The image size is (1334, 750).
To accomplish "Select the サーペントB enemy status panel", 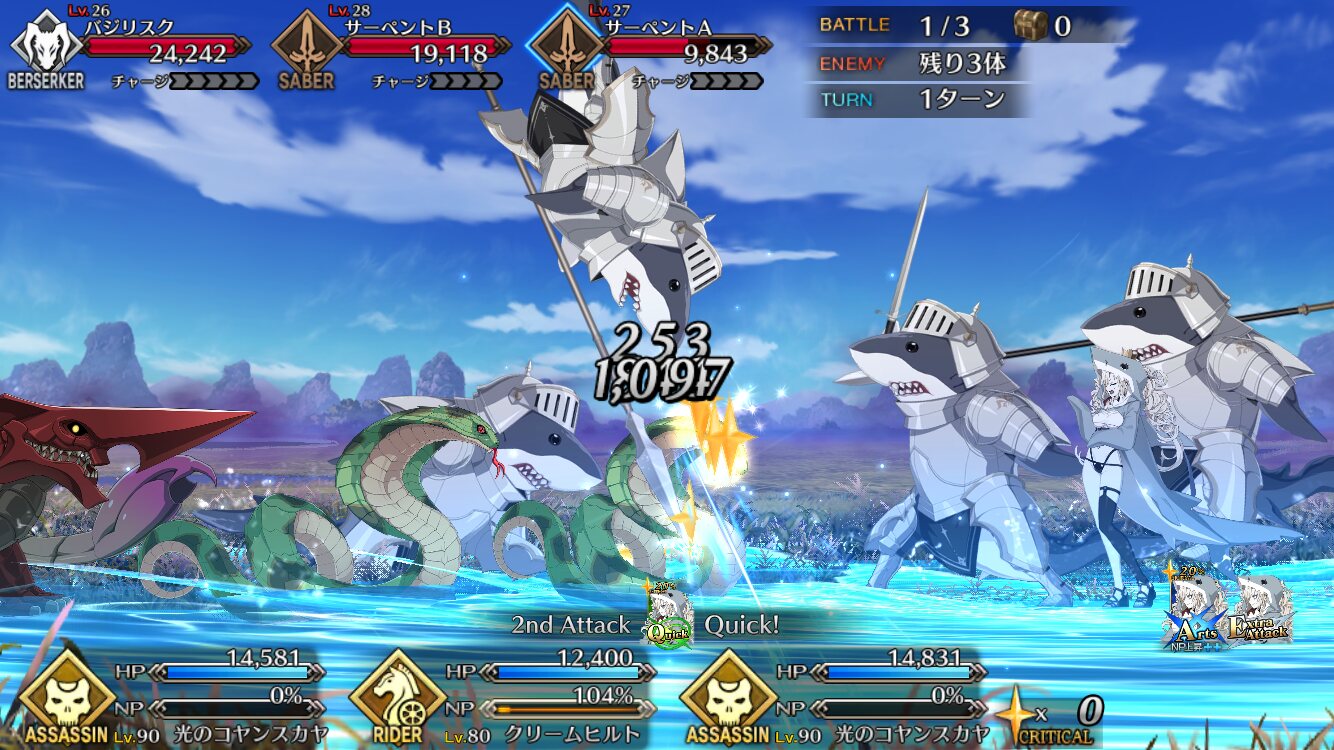I will click(395, 48).
